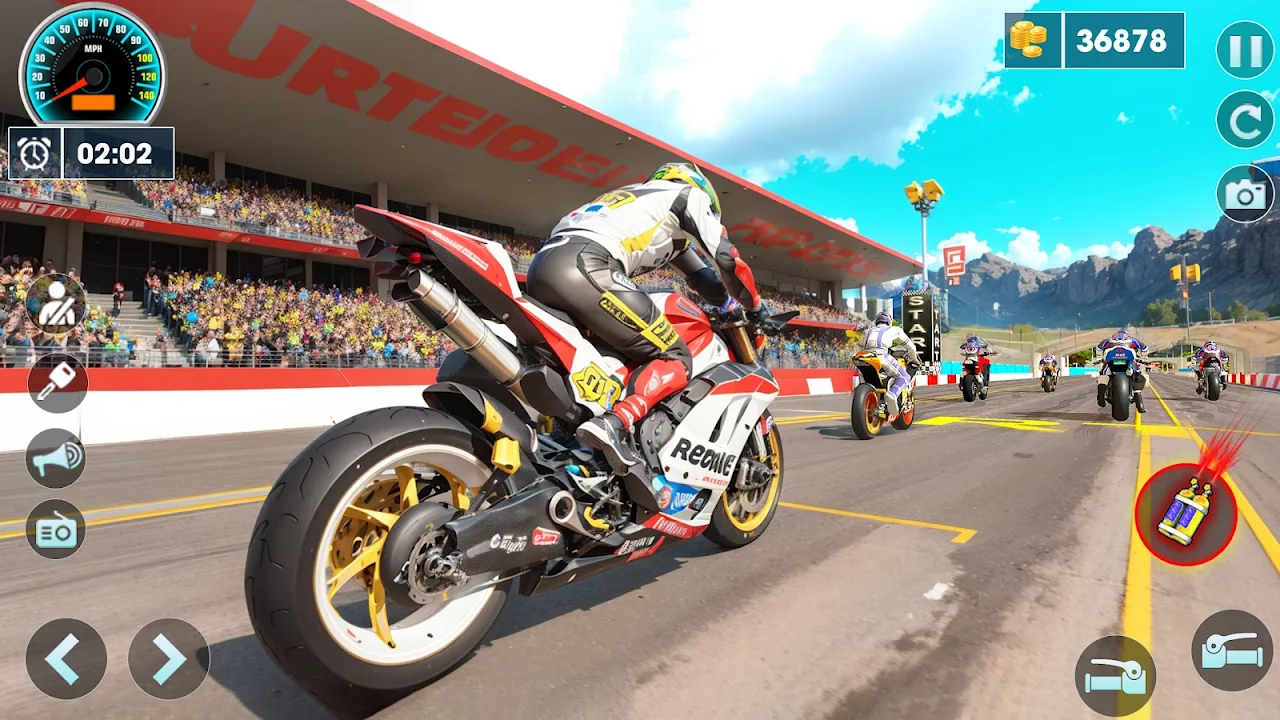Image resolution: width=1280 pixels, height=720 pixels.
Task: Steer right with the right arrow
Action: [169, 658]
